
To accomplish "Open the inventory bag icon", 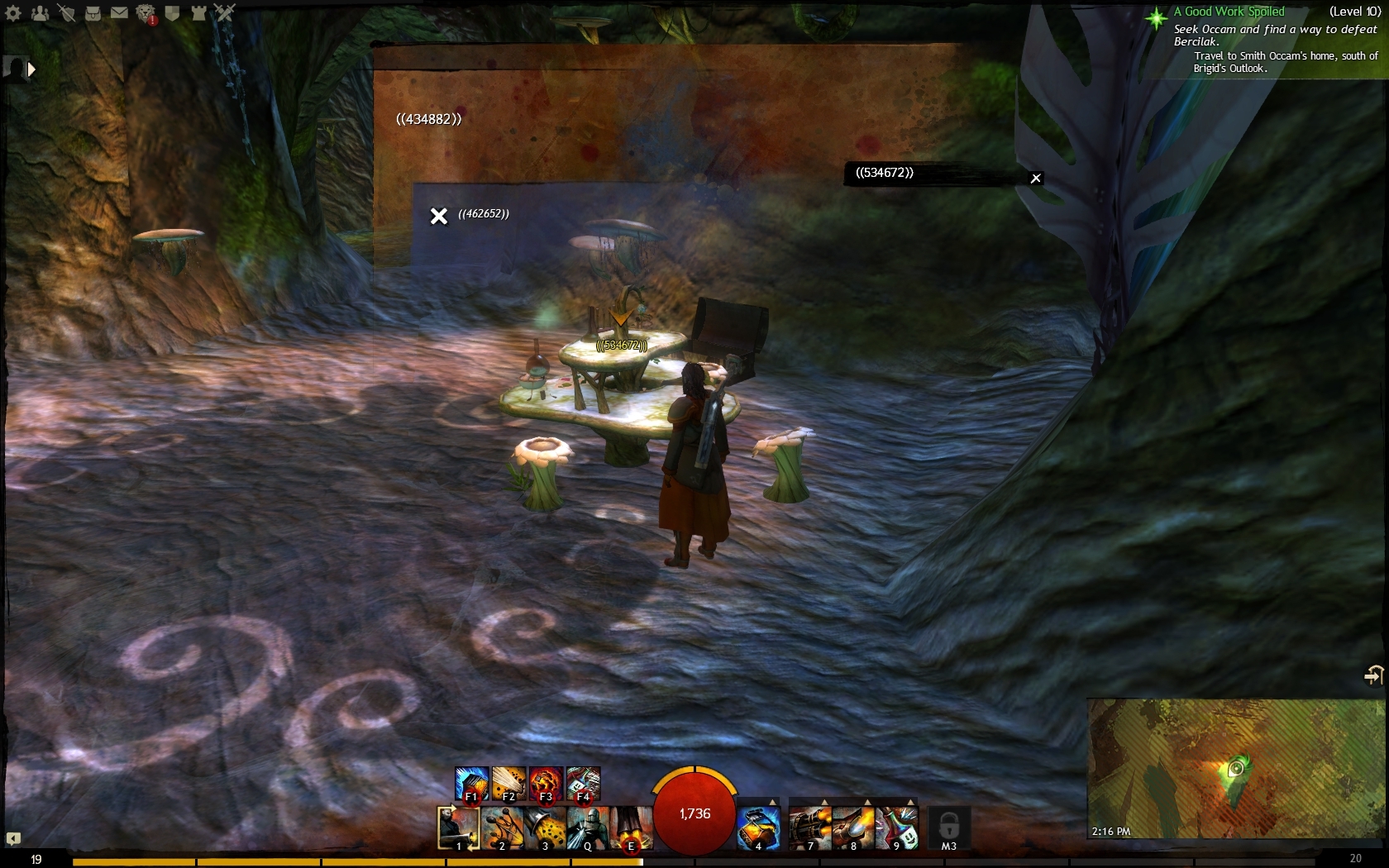I will pyautogui.click(x=93, y=12).
